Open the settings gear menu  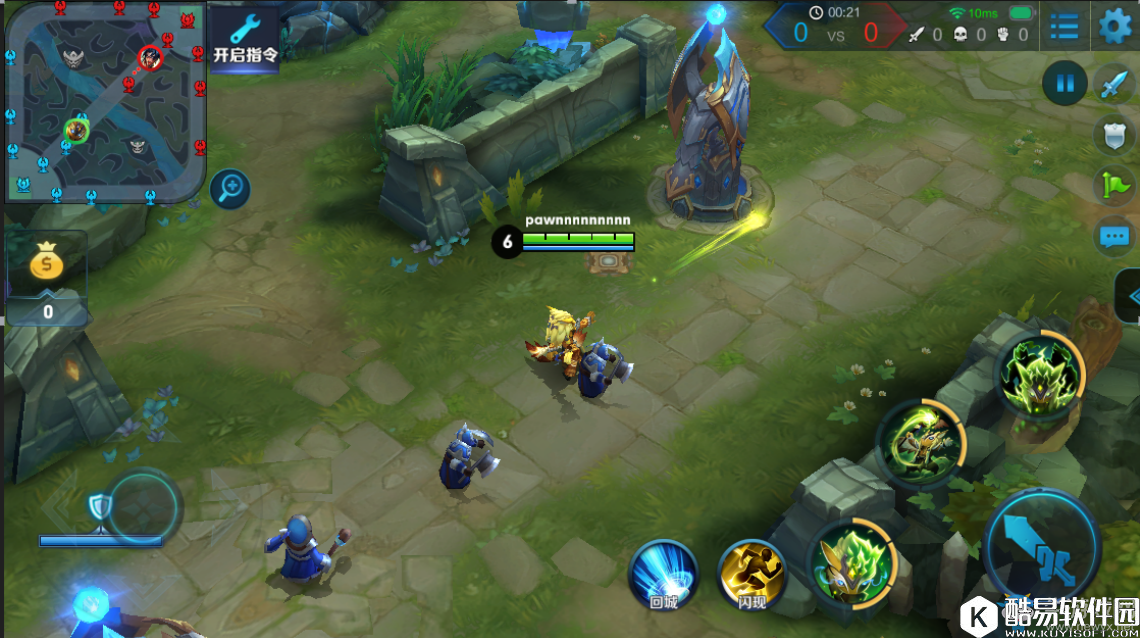coord(1115,26)
